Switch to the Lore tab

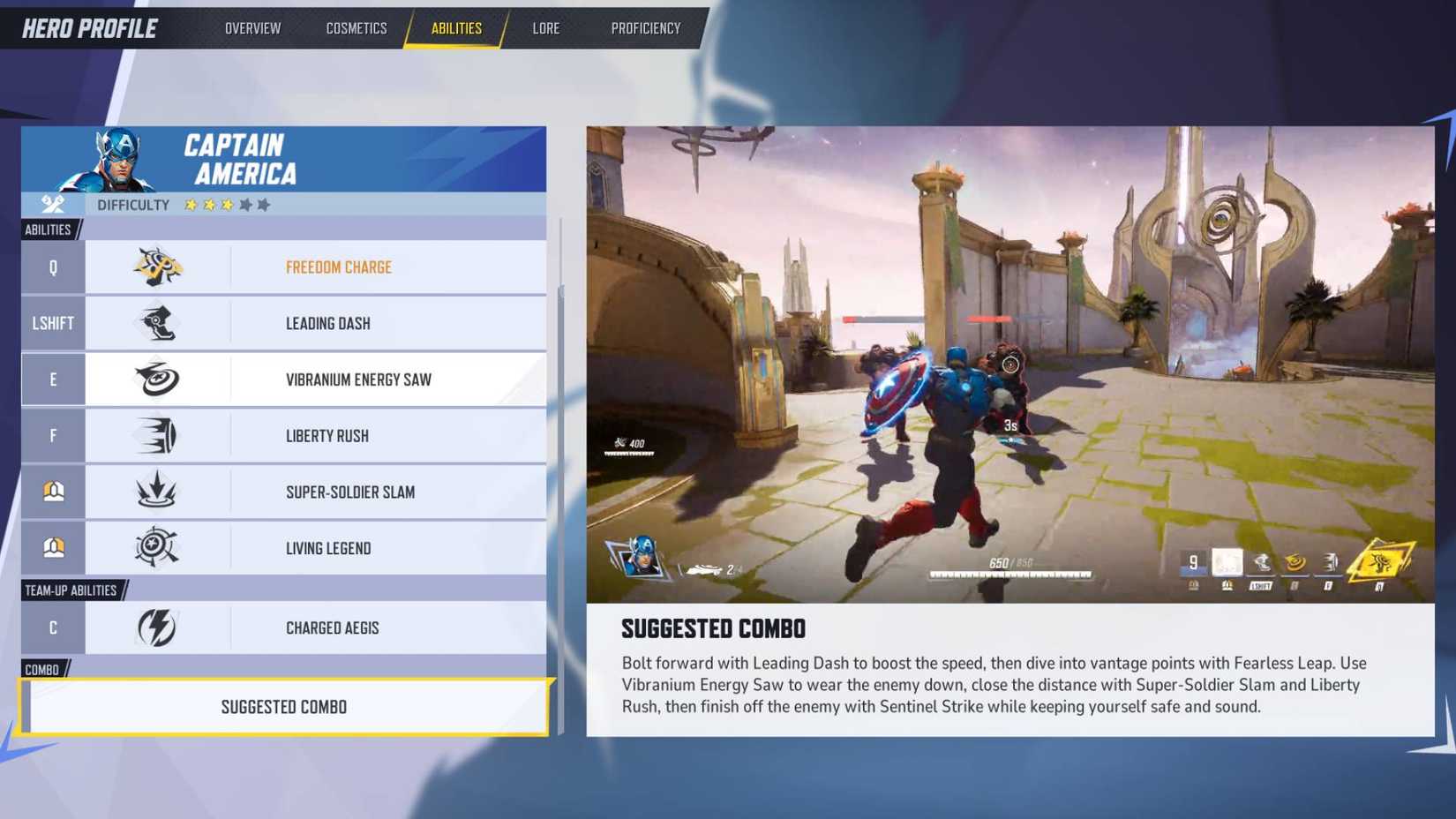click(x=546, y=27)
